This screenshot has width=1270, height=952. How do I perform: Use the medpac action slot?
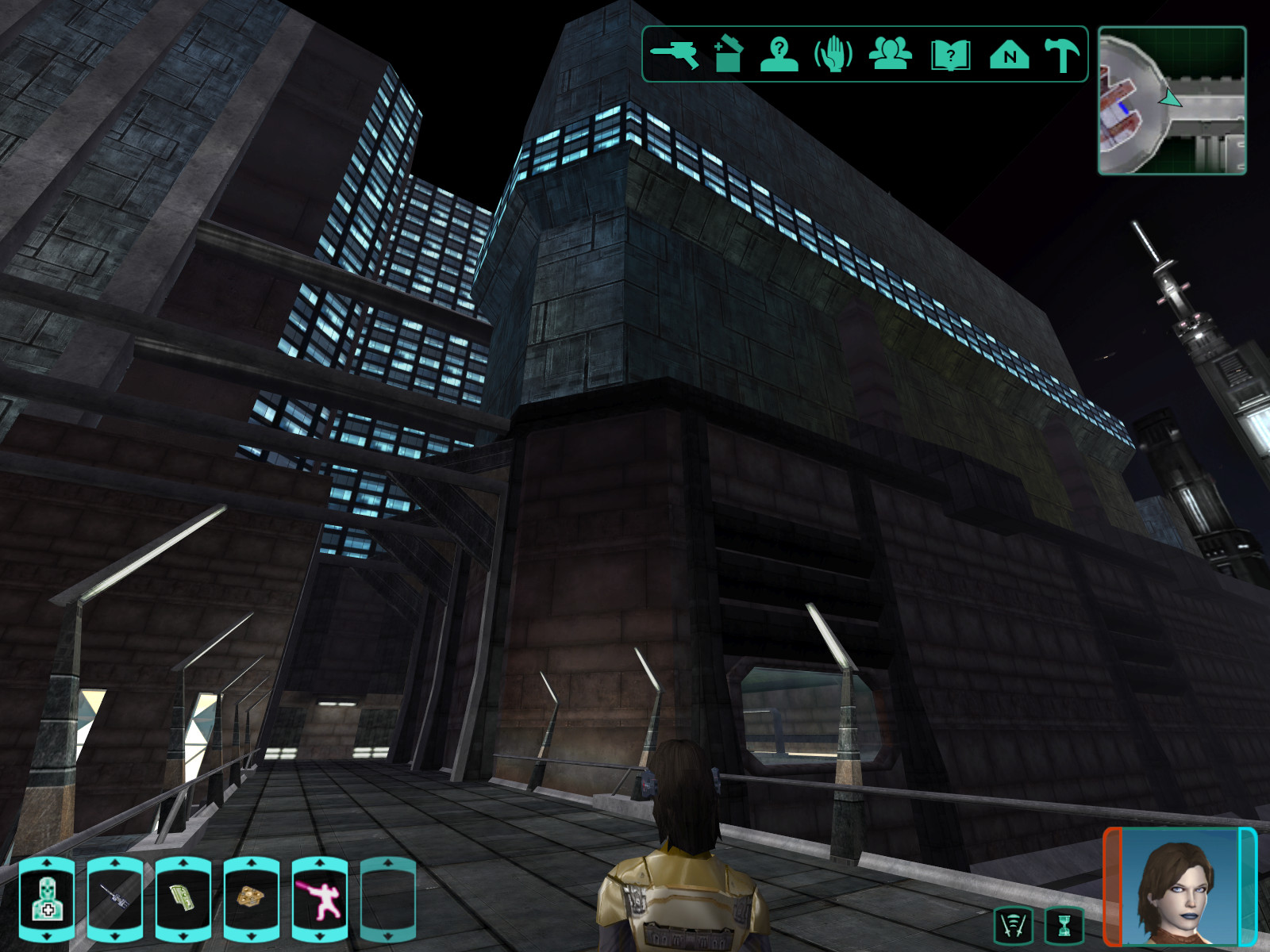click(47, 900)
